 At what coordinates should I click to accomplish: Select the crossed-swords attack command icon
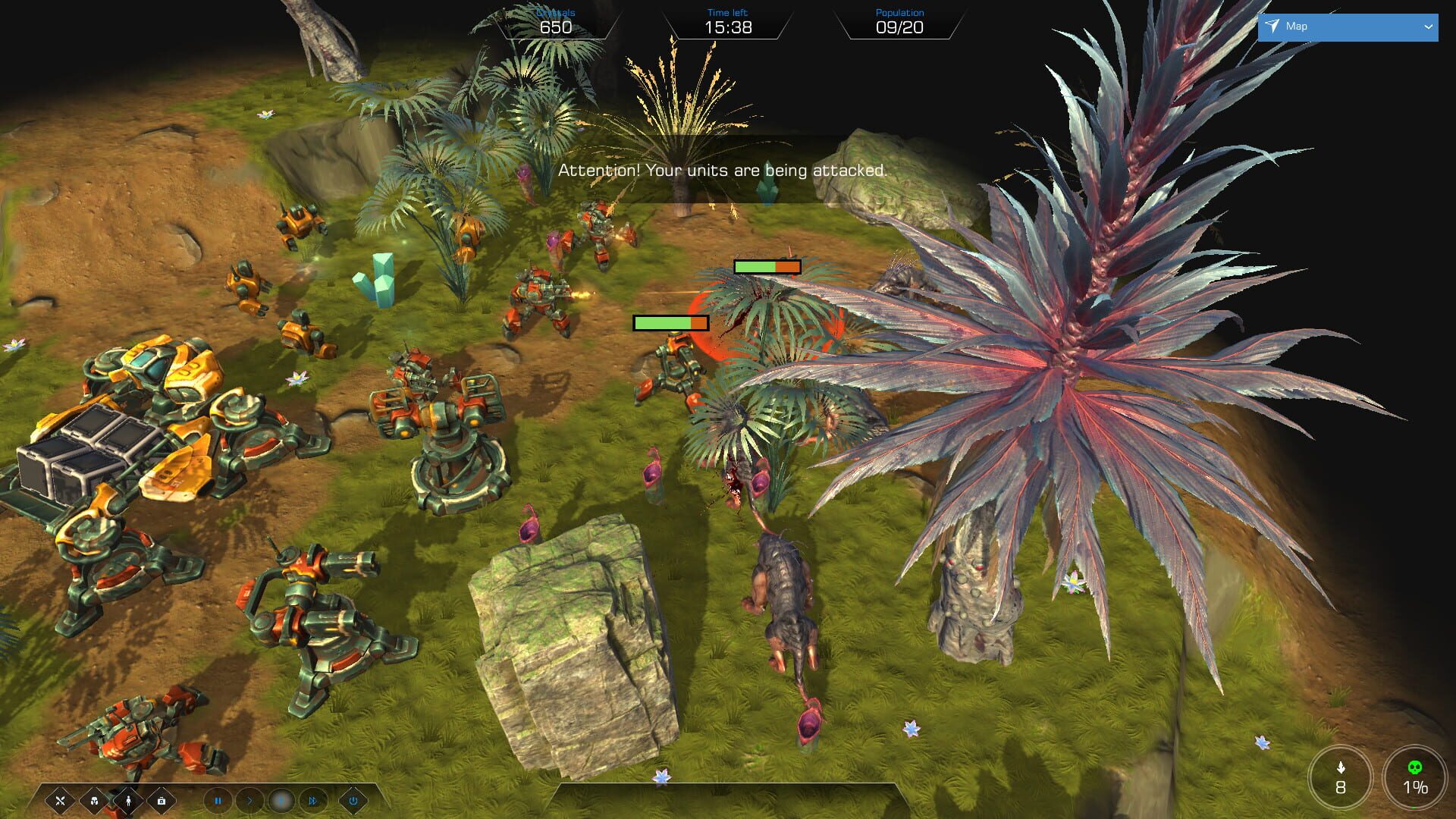click(x=61, y=802)
